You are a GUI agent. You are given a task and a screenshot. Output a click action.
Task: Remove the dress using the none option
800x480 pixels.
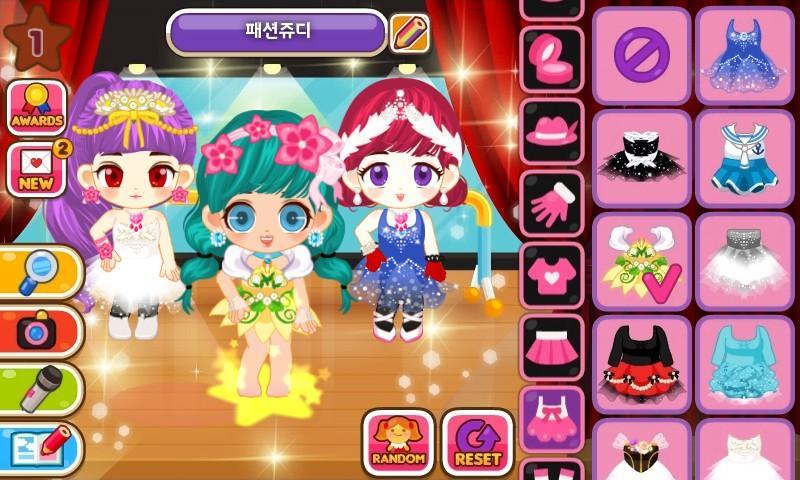pyautogui.click(x=641, y=54)
